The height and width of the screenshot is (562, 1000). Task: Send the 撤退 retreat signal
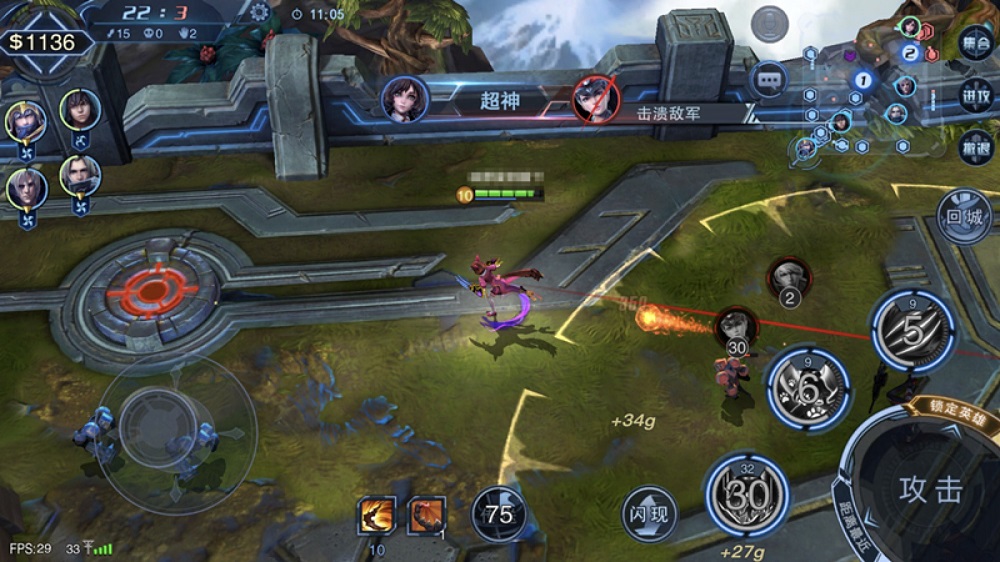(x=975, y=149)
